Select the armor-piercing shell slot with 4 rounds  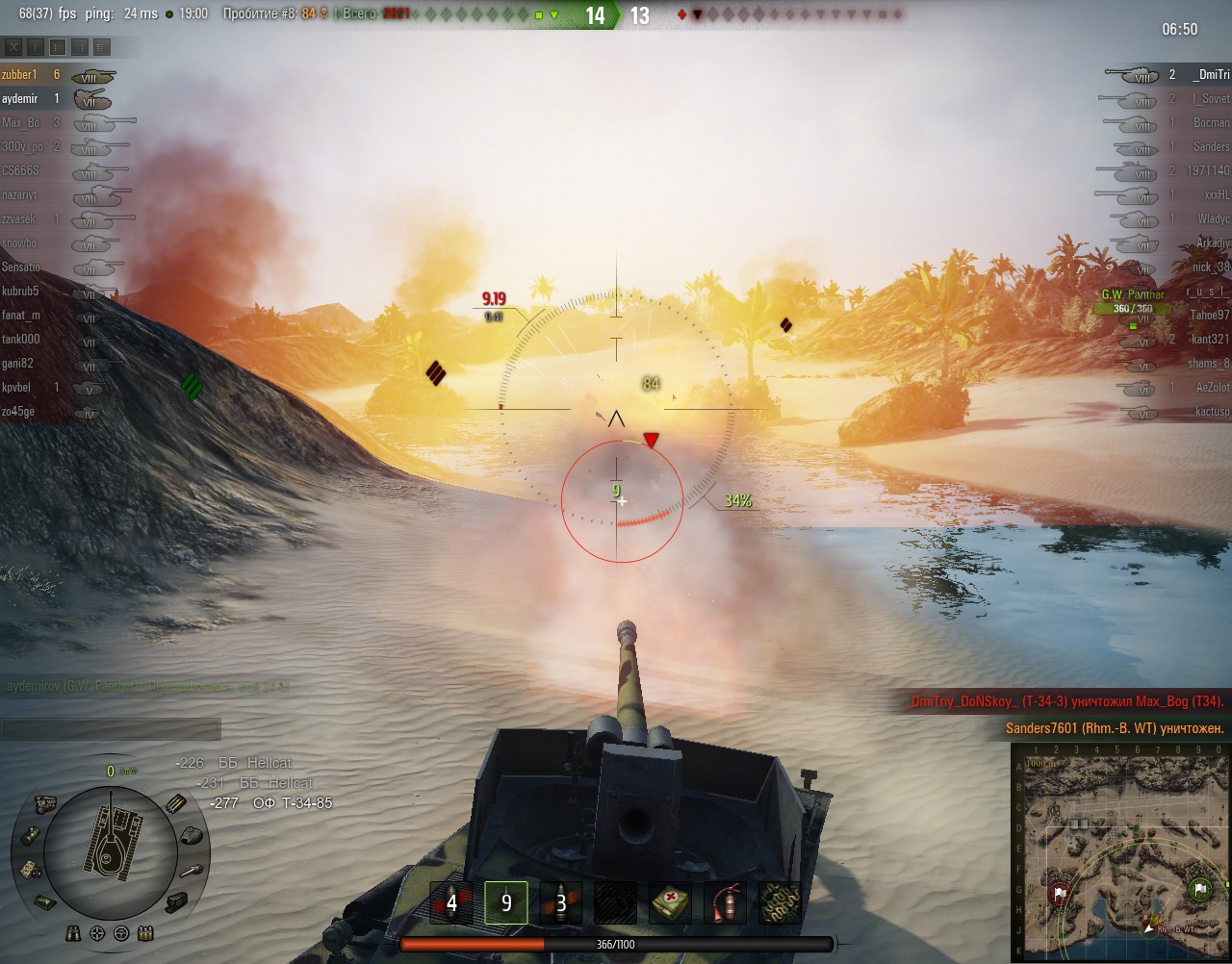point(451,903)
